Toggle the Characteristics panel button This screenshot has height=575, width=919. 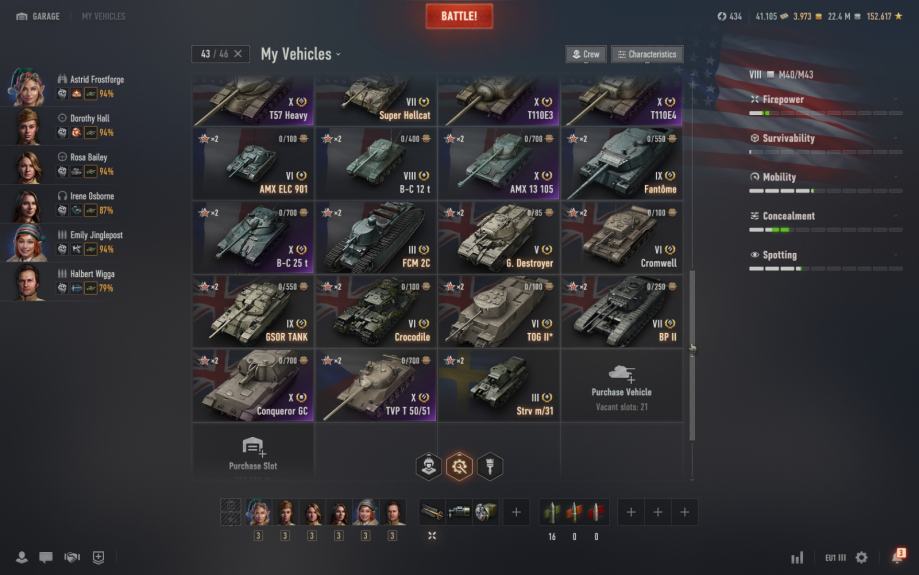point(647,54)
